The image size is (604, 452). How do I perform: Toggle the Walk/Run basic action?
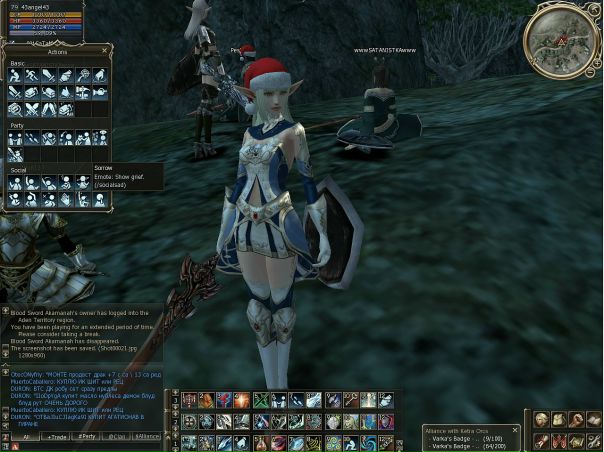coord(33,75)
